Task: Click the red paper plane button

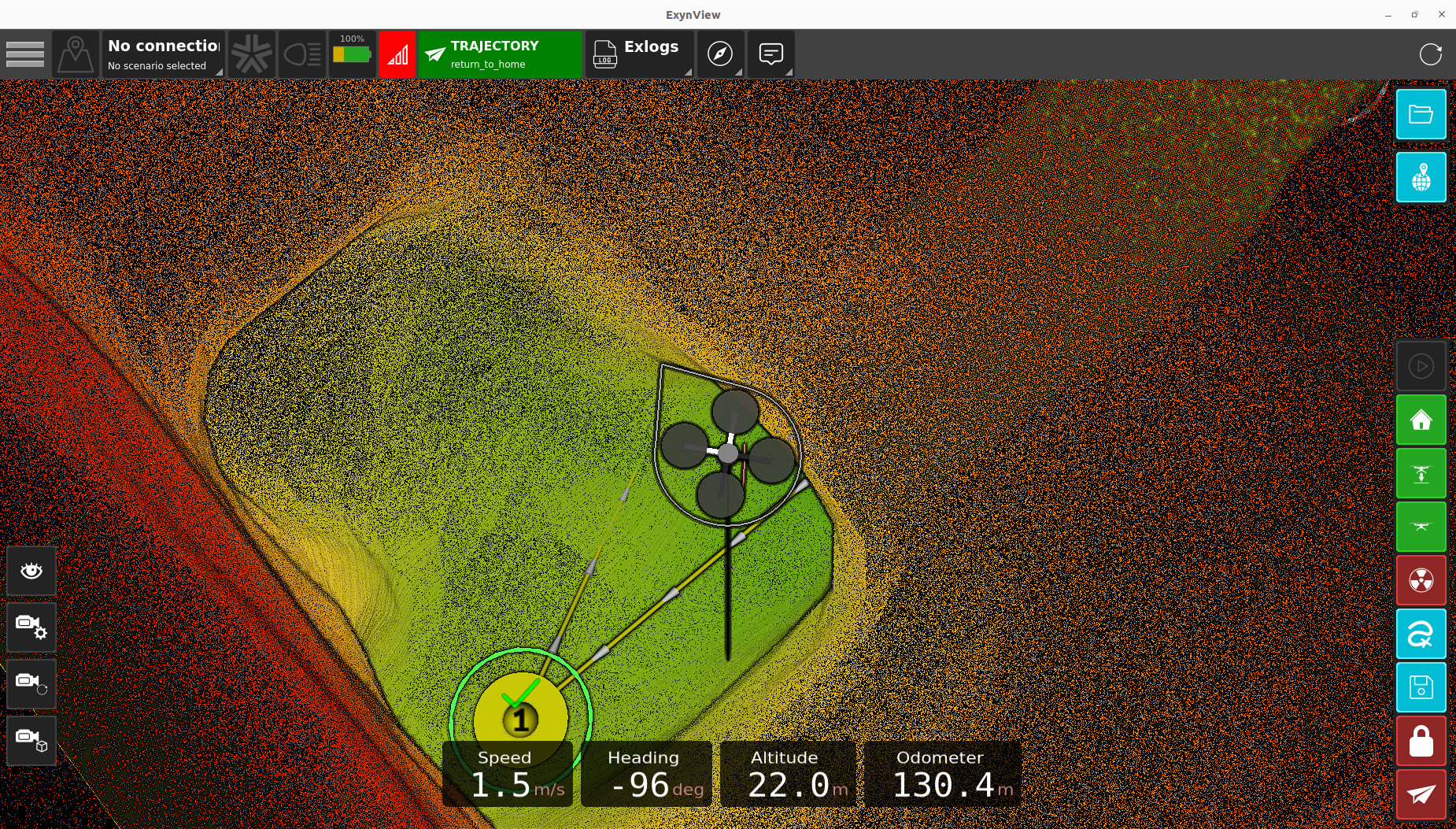Action: pos(1421,794)
